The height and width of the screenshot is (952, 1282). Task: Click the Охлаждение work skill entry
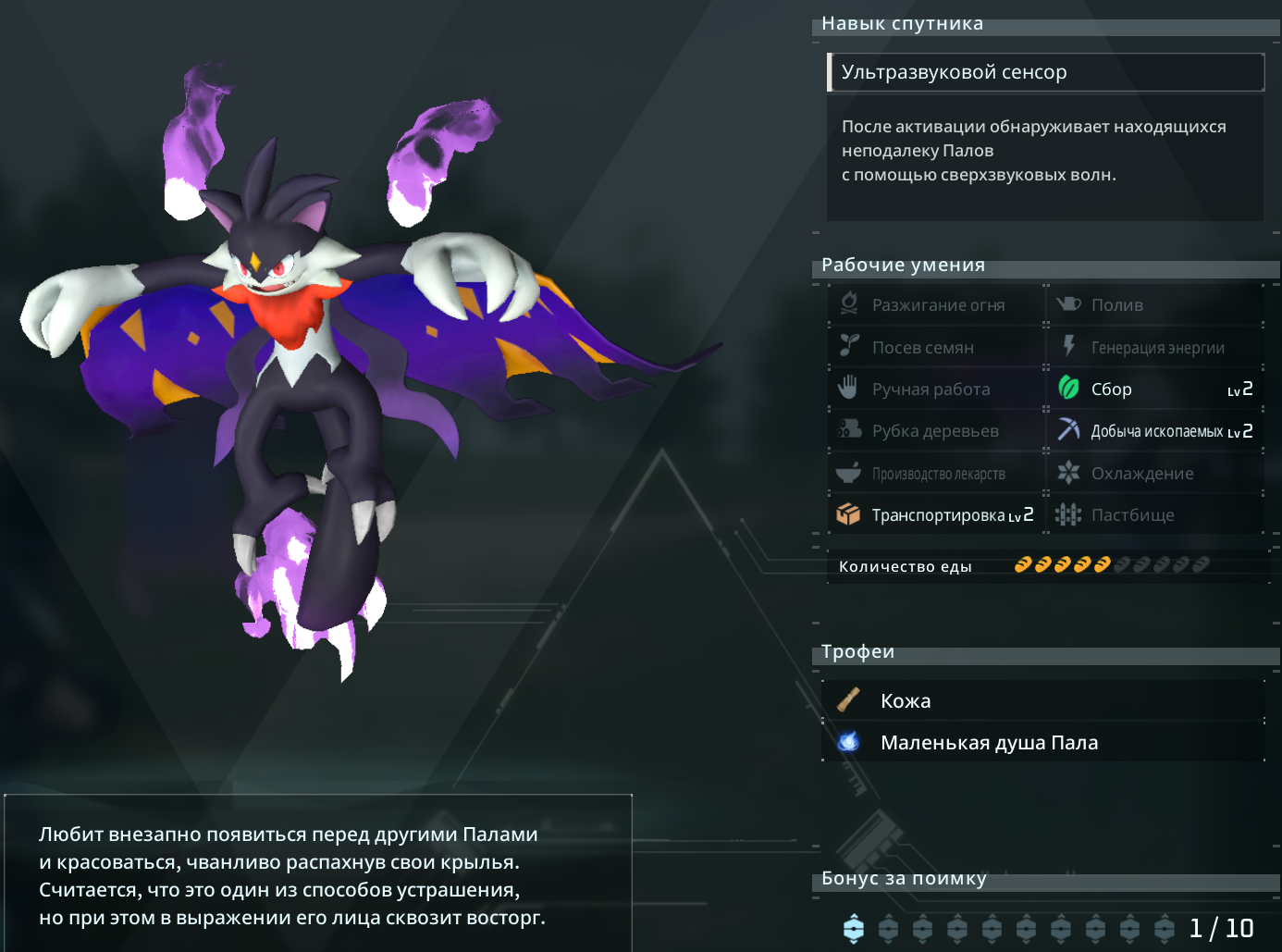1155,474
